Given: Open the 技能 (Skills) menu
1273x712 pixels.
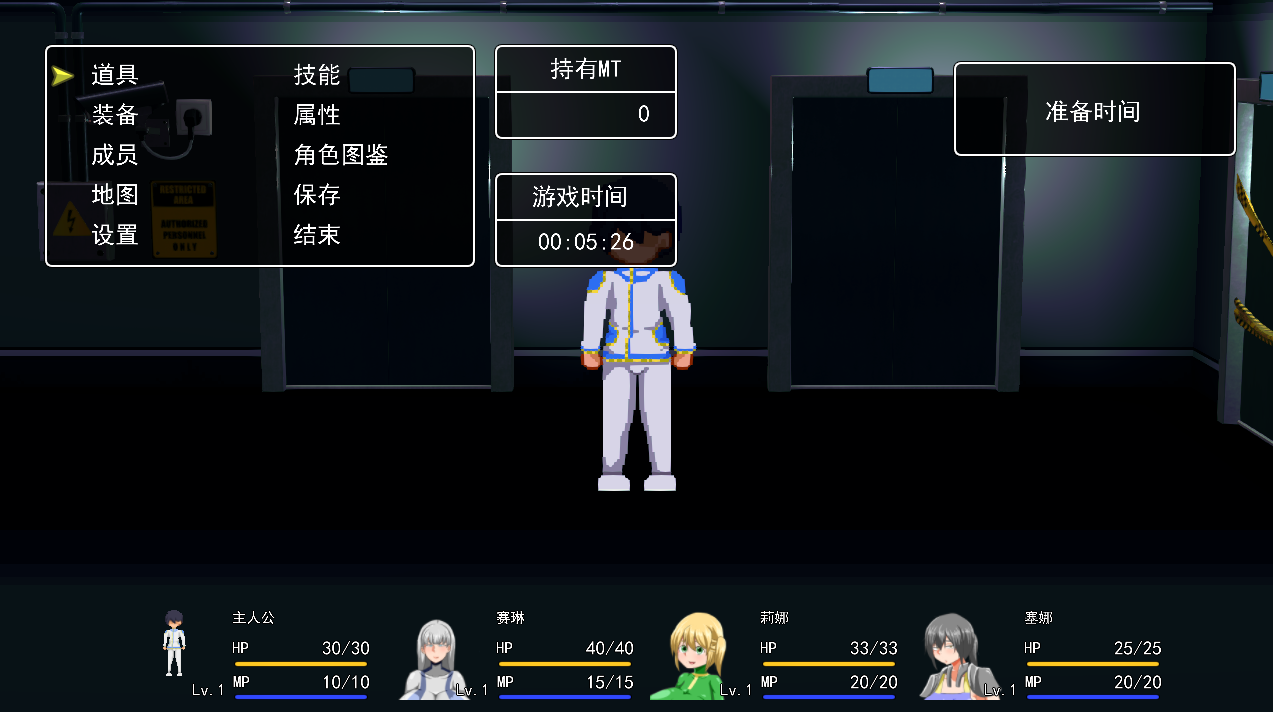Looking at the screenshot, I should point(317,75).
